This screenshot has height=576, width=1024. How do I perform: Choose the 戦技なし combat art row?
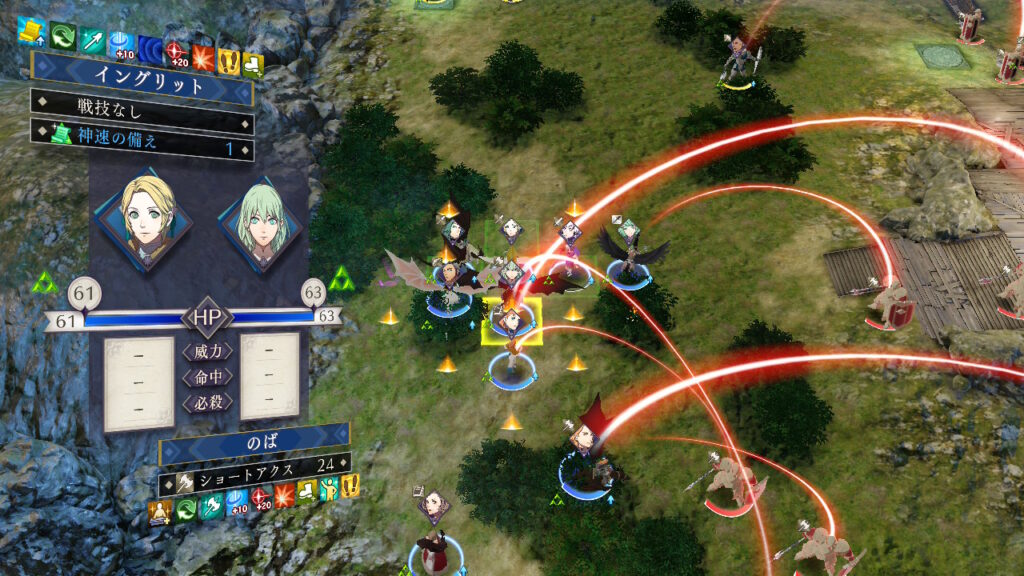pyautogui.click(x=140, y=105)
